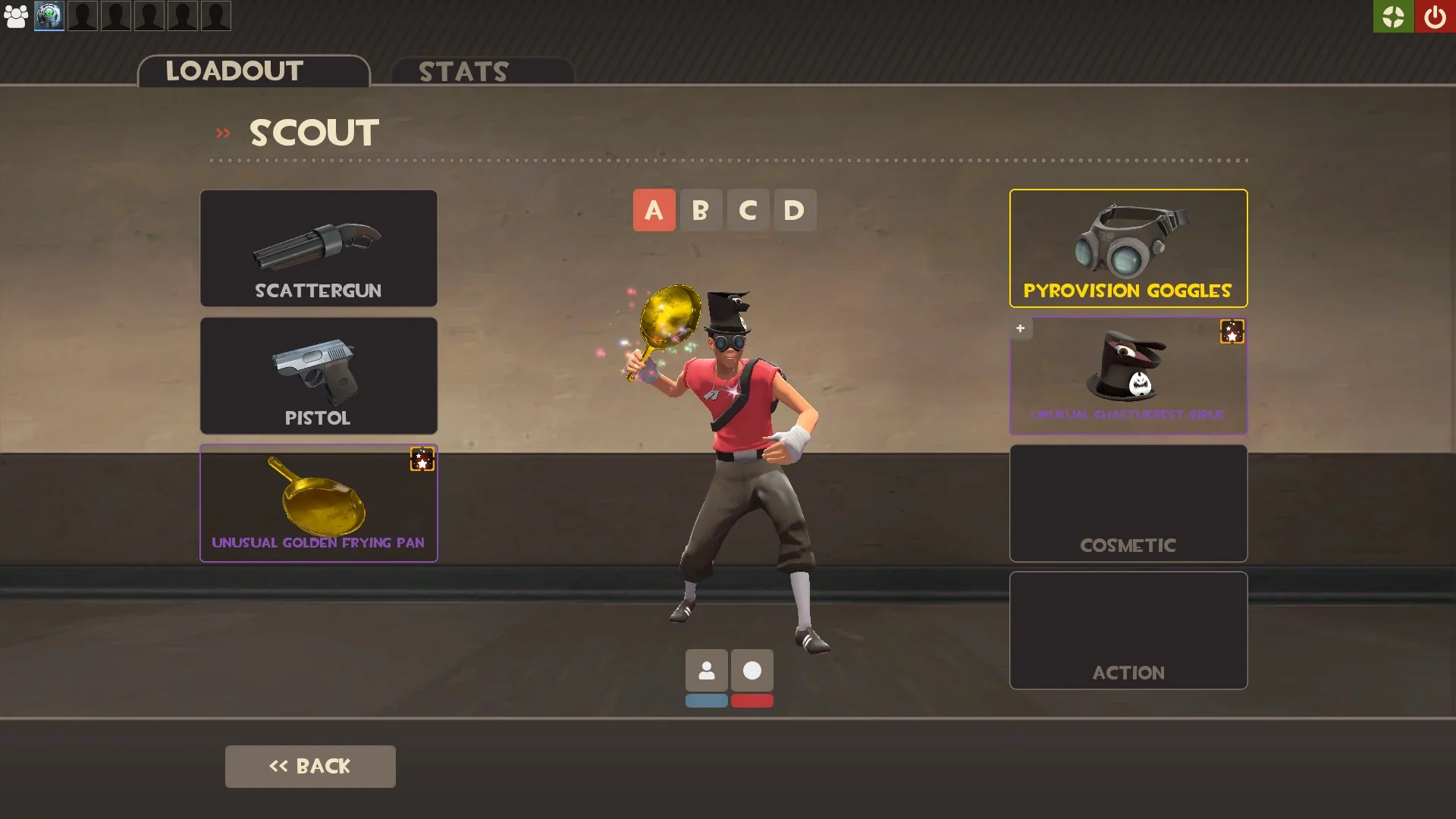Go back with the Back button

click(310, 766)
